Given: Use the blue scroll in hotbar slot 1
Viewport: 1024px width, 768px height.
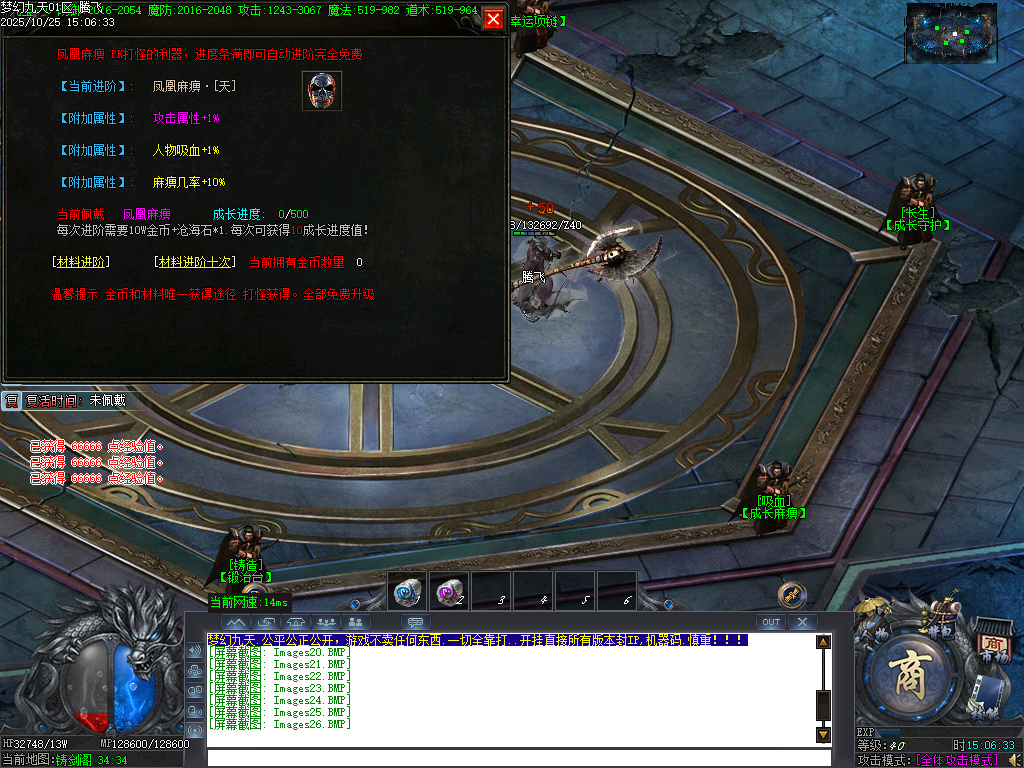Looking at the screenshot, I should click(406, 592).
